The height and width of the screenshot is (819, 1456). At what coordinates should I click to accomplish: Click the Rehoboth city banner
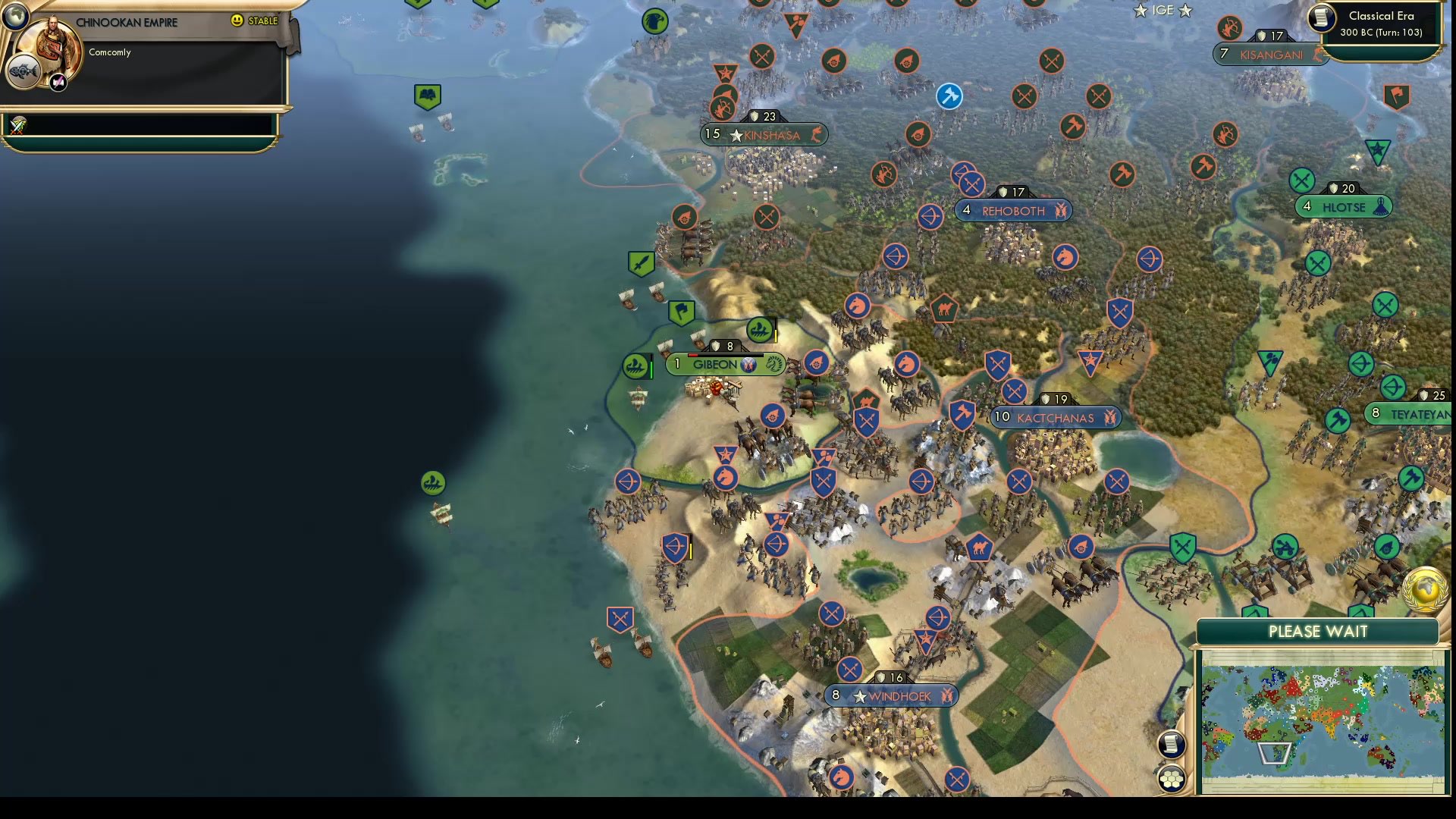click(x=1012, y=211)
